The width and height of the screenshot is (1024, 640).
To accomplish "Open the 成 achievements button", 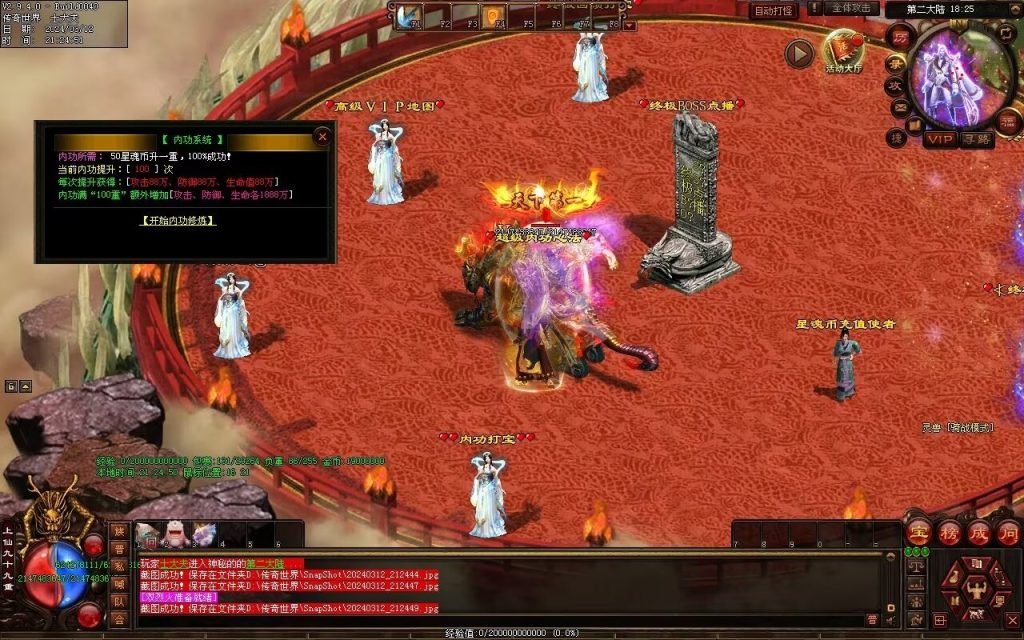I will click(x=979, y=531).
